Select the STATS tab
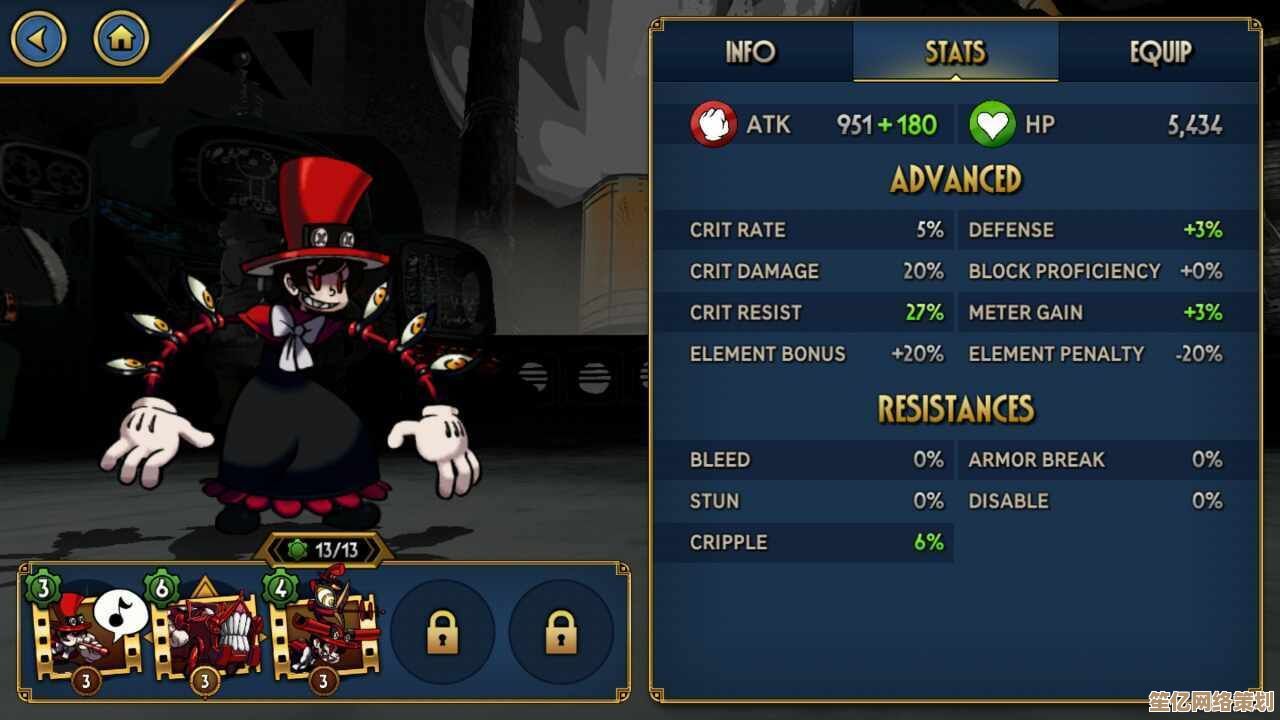This screenshot has height=720, width=1280. click(955, 52)
